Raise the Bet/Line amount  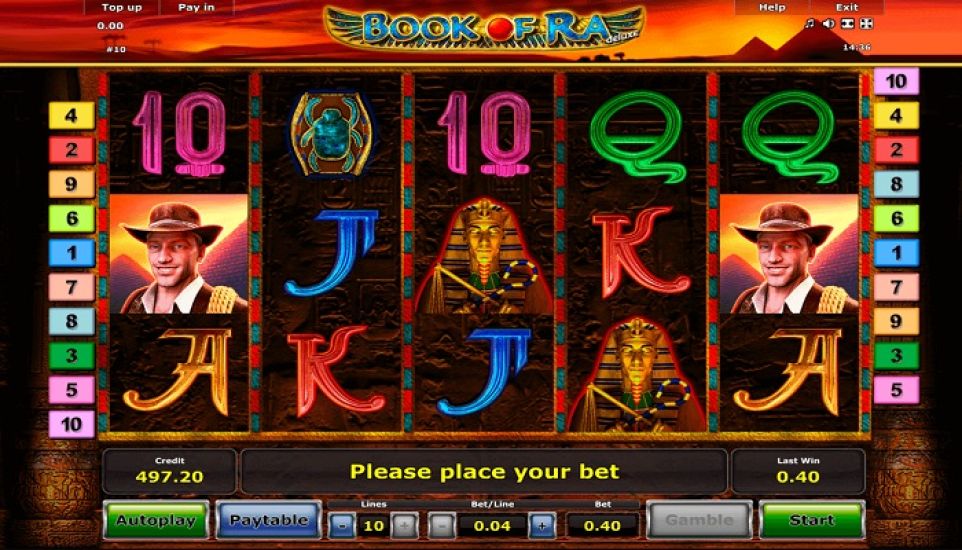pyautogui.click(x=542, y=525)
